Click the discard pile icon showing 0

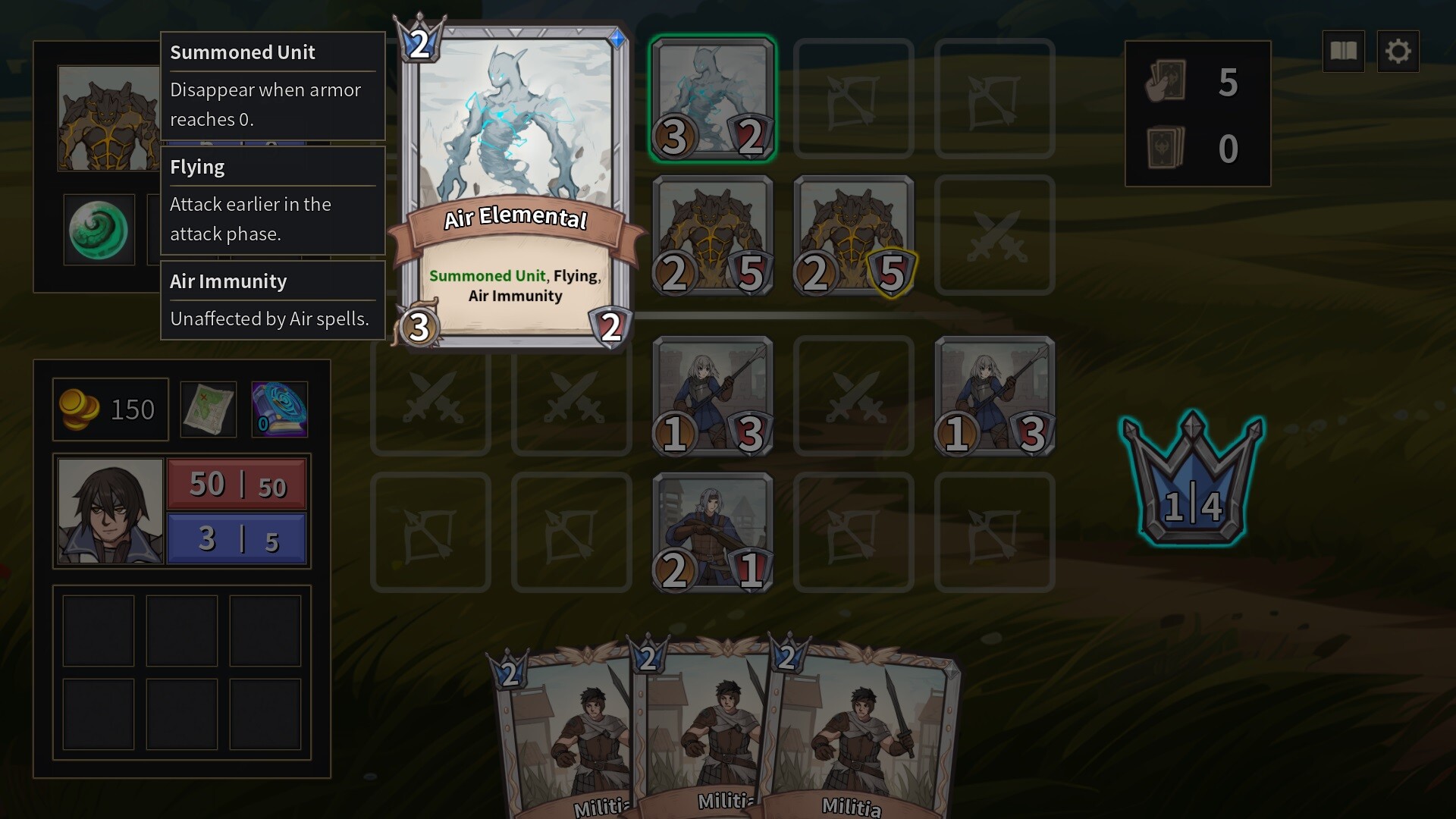tap(1166, 147)
